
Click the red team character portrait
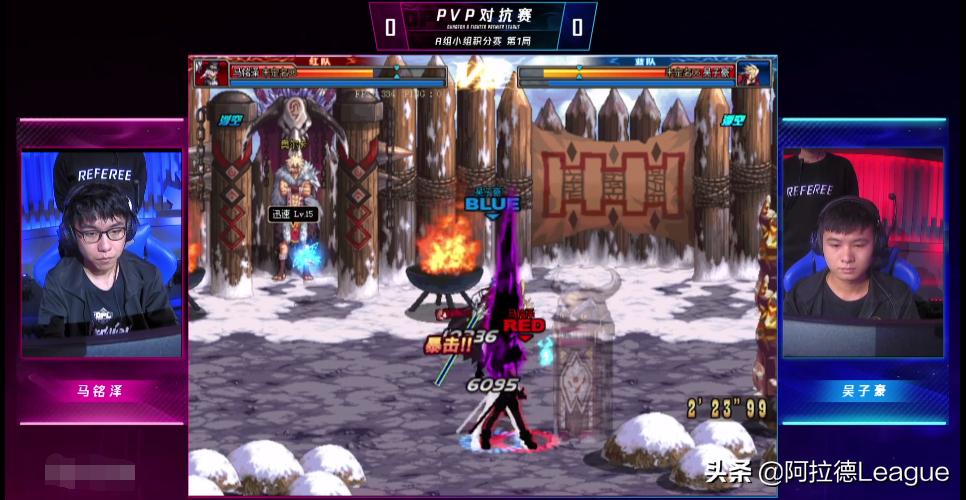click(x=210, y=73)
